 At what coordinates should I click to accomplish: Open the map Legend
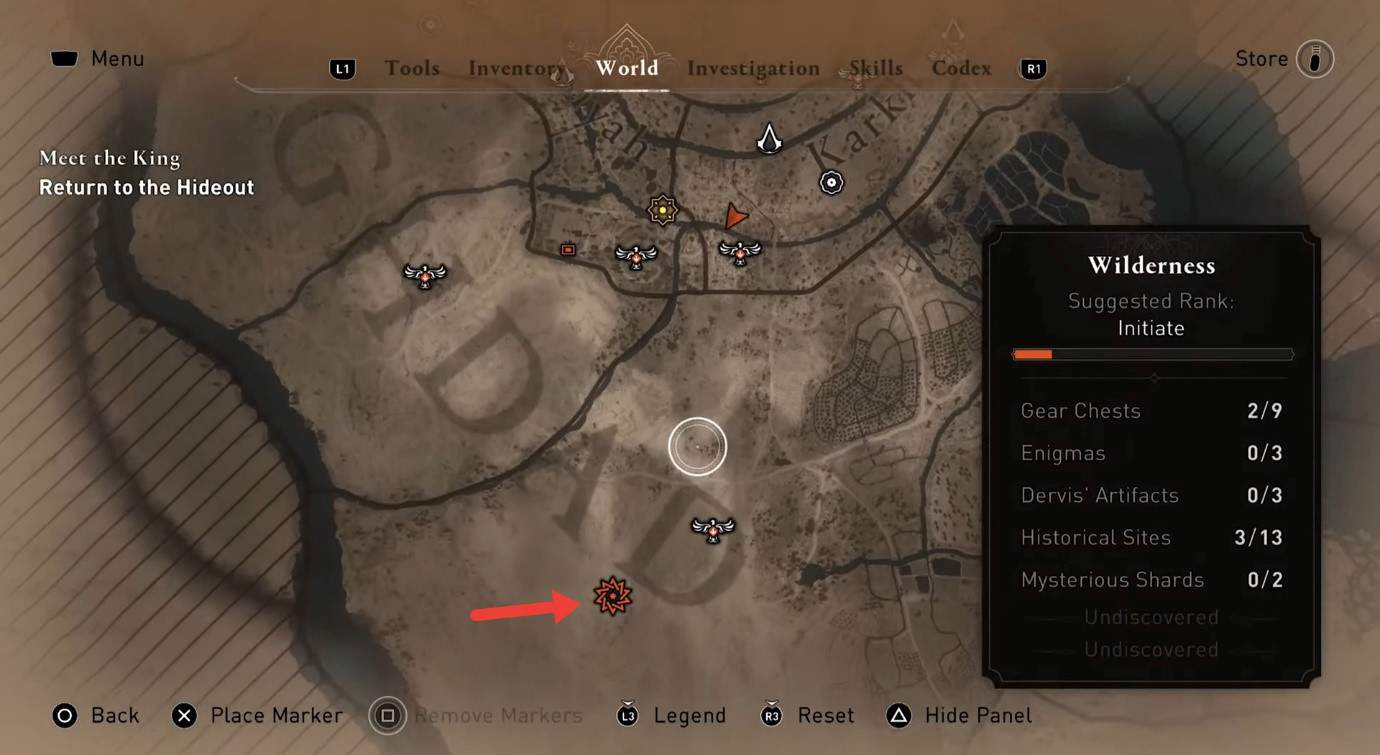(673, 716)
